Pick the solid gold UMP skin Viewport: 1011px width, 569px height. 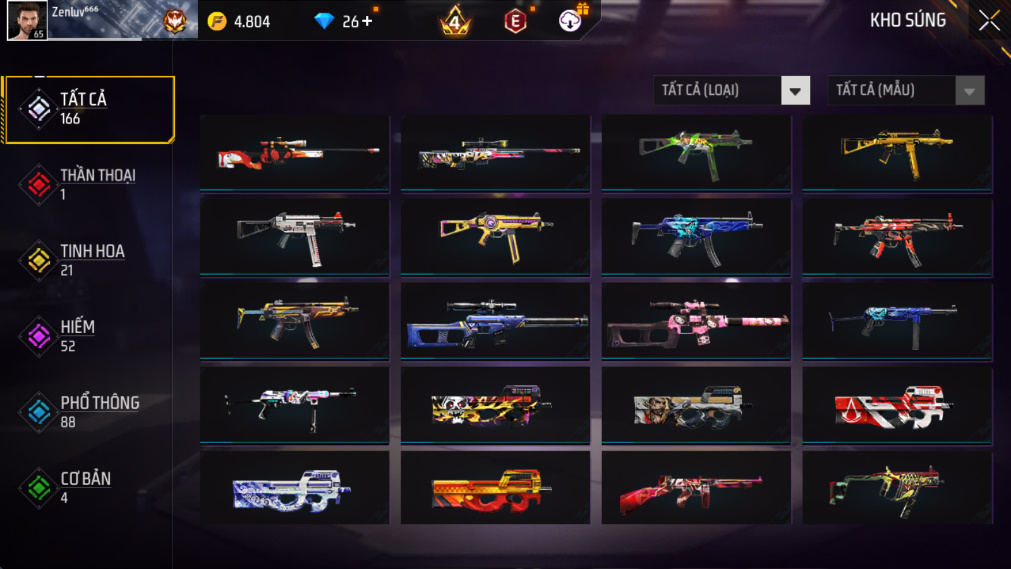click(x=897, y=153)
